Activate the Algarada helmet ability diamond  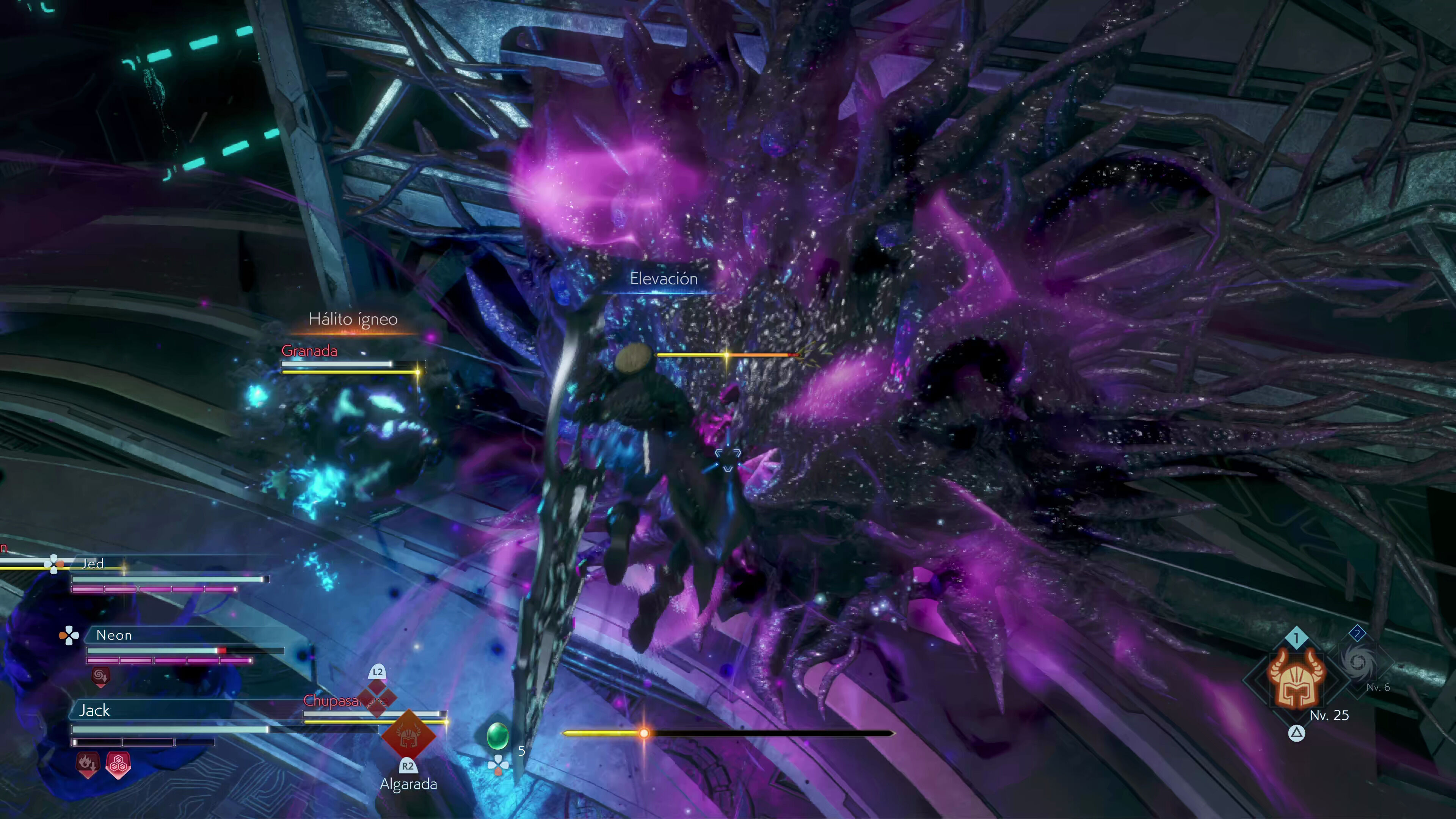[x=408, y=736]
